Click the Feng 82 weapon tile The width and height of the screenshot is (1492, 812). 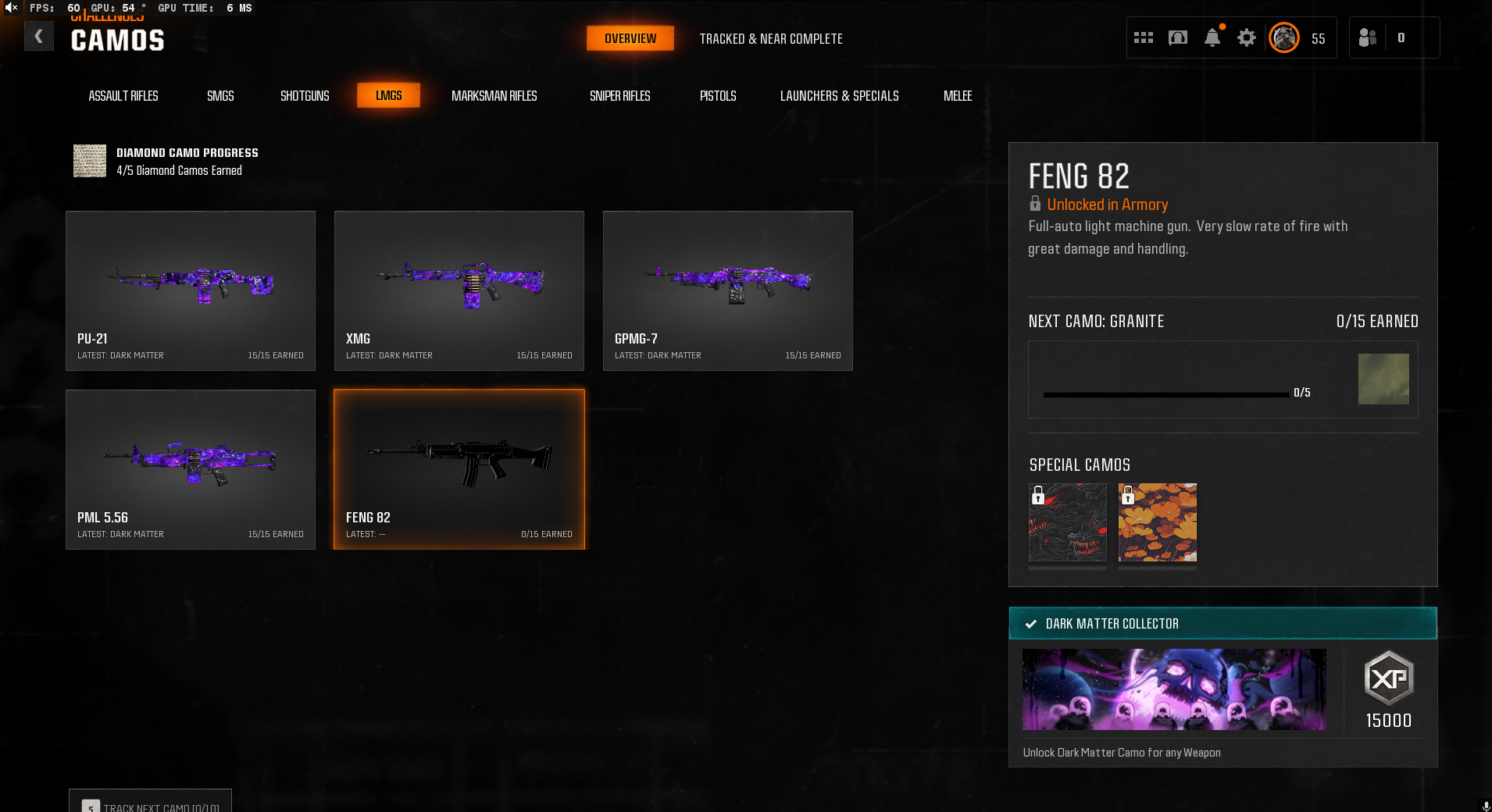459,469
